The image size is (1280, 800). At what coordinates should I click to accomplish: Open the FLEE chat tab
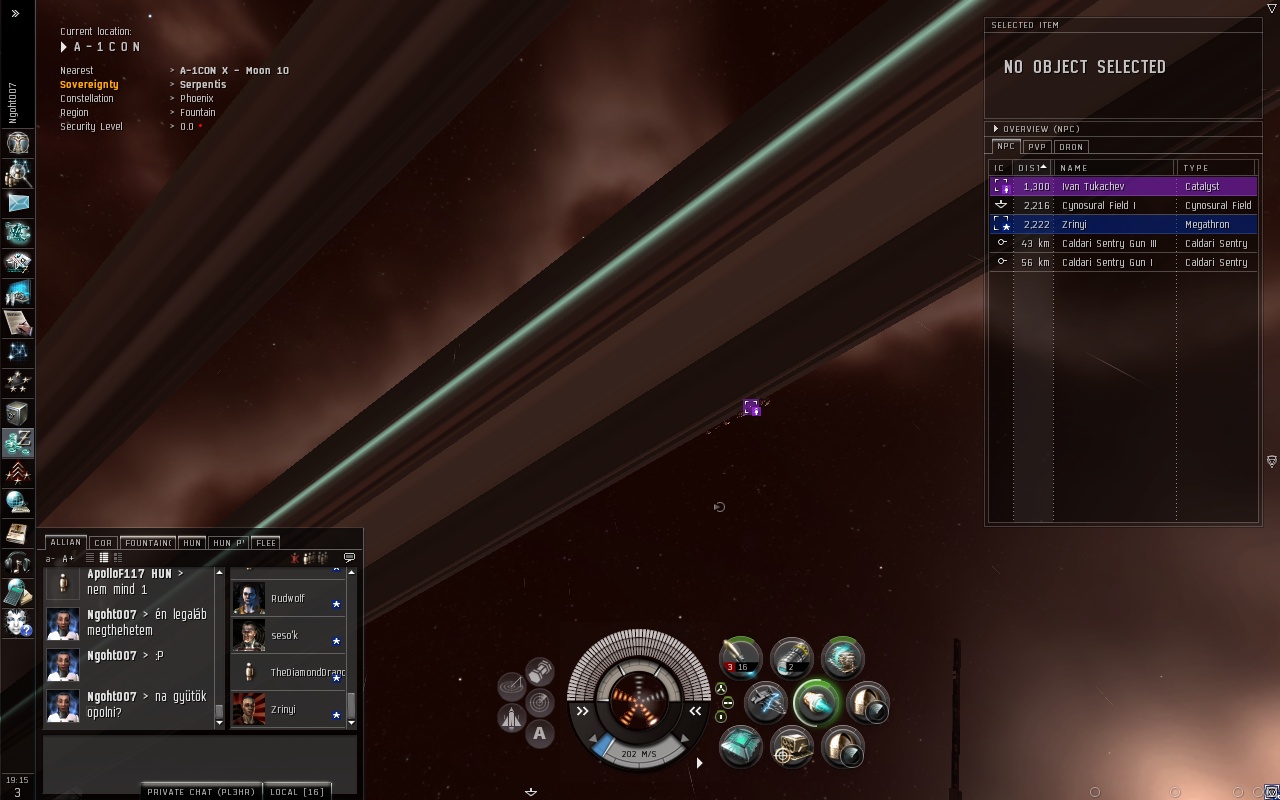266,543
